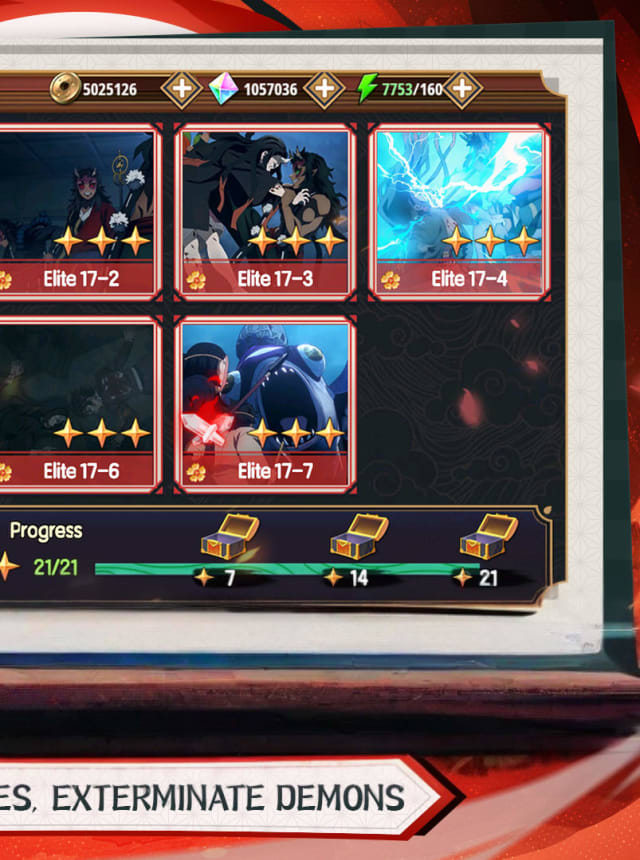The image size is (640, 860).
Task: Open stage Elite 17-3
Action: click(265, 212)
